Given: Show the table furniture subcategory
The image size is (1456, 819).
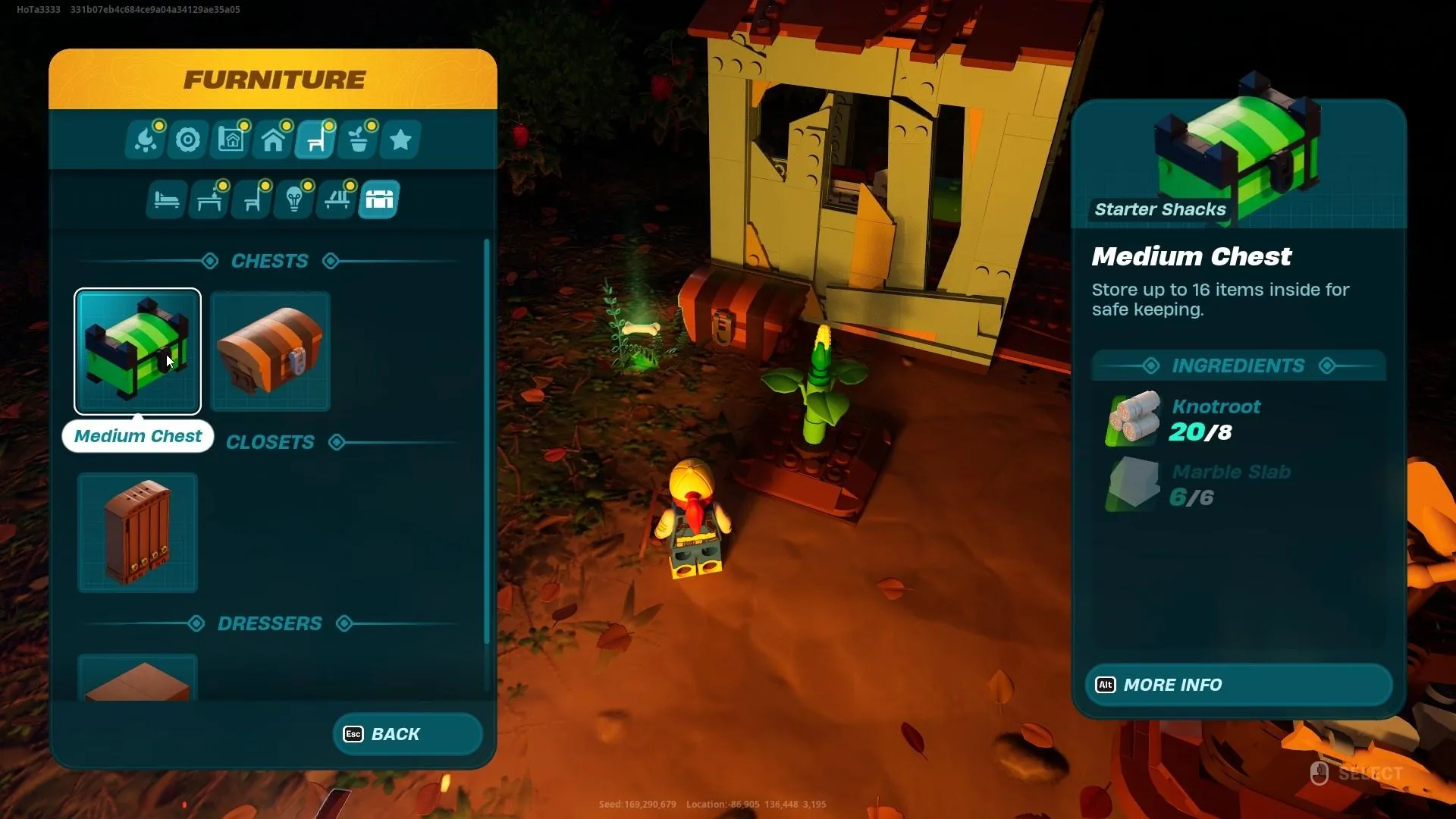Looking at the screenshot, I should click(209, 200).
